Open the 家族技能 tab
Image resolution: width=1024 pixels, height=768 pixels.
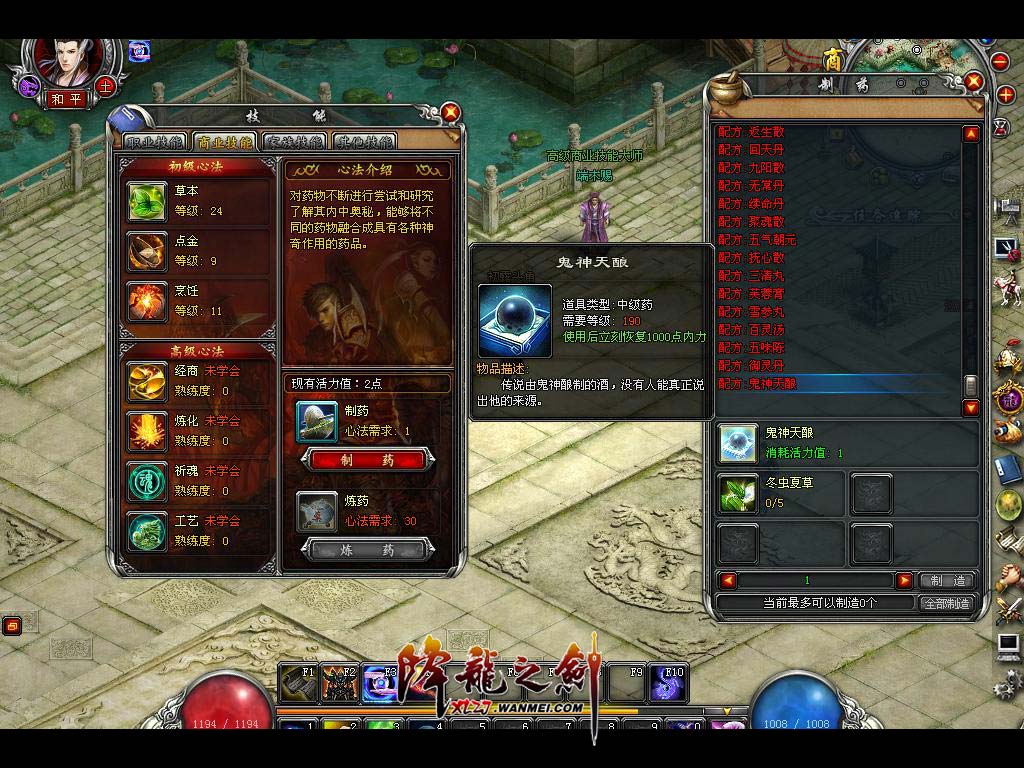(x=293, y=142)
